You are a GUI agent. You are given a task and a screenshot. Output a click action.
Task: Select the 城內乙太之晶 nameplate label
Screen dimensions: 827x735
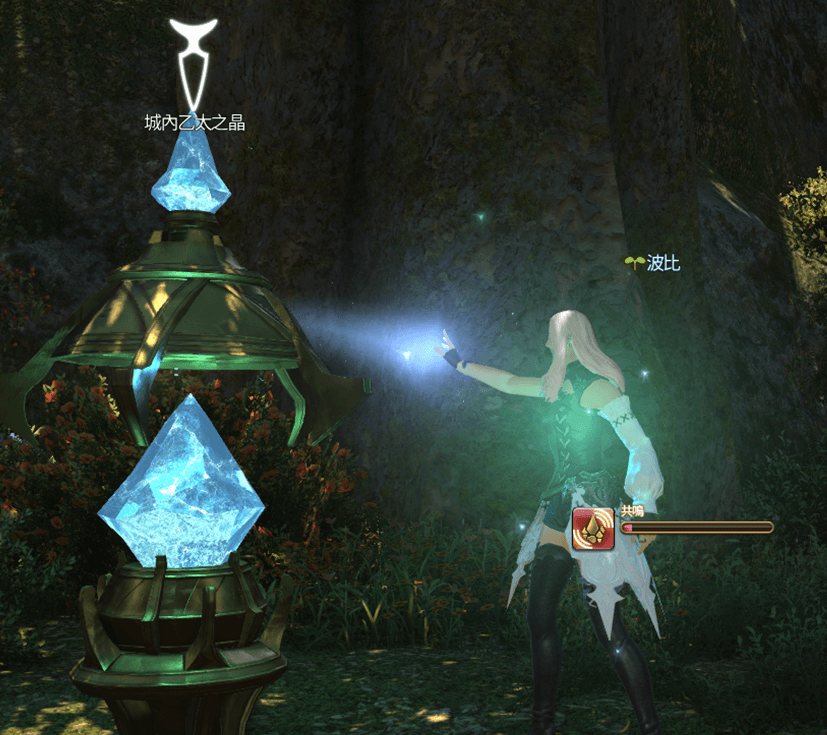194,123
